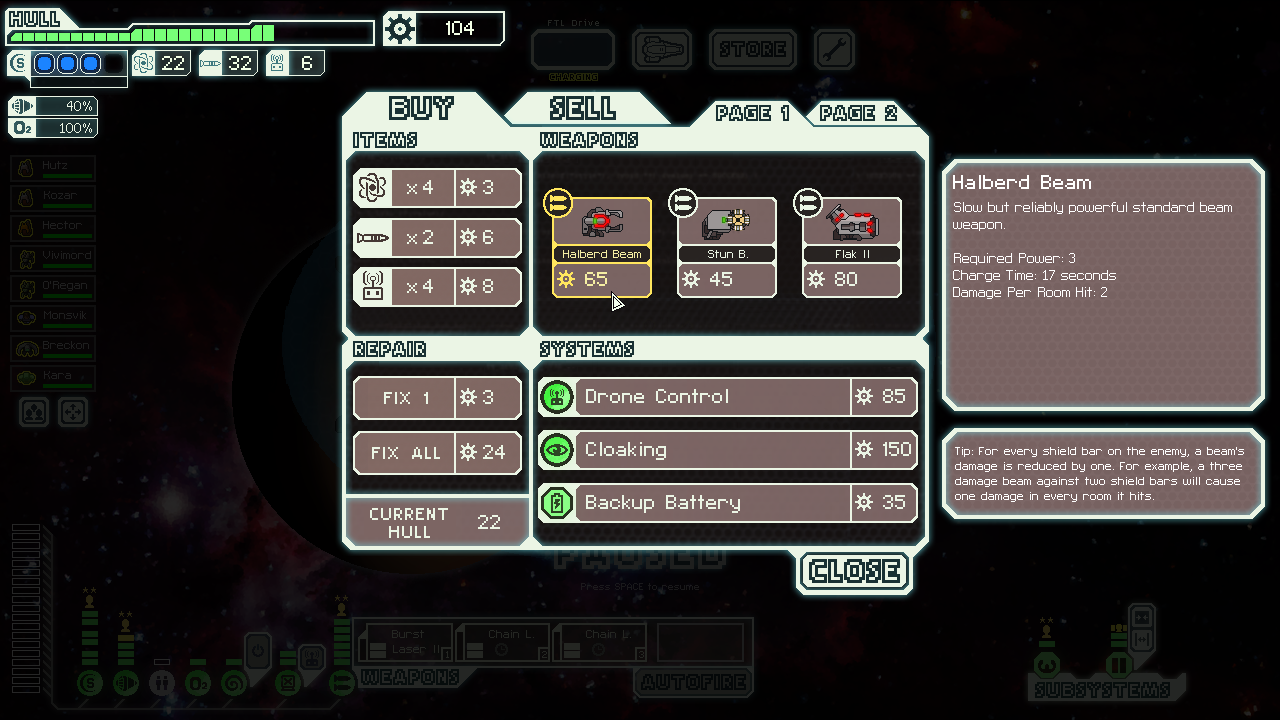This screenshot has height=720, width=1280.
Task: Open the Buy tab
Action: pos(421,108)
